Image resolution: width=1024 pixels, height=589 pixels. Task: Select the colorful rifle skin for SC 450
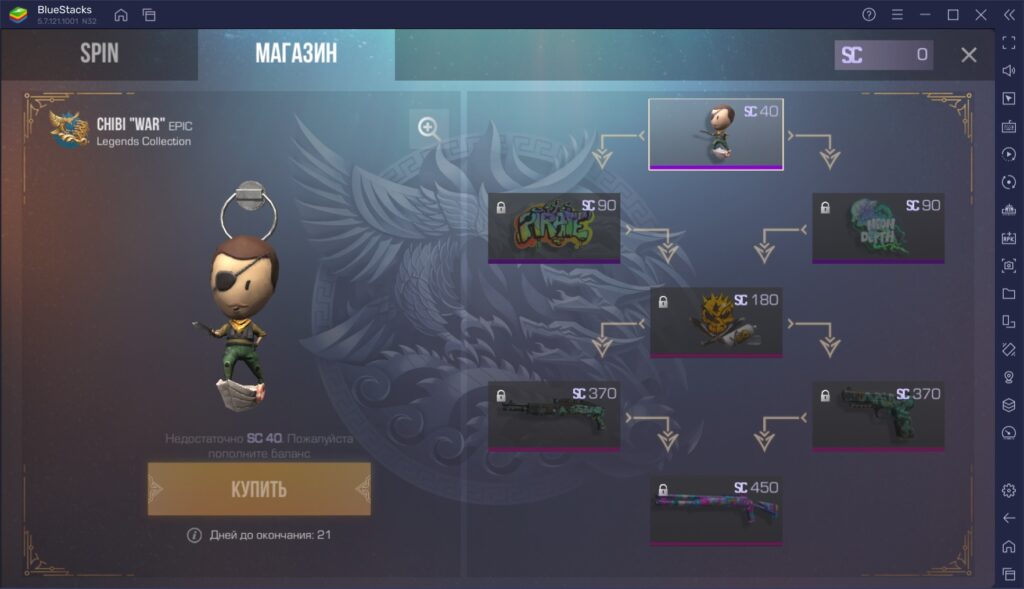[x=715, y=510]
